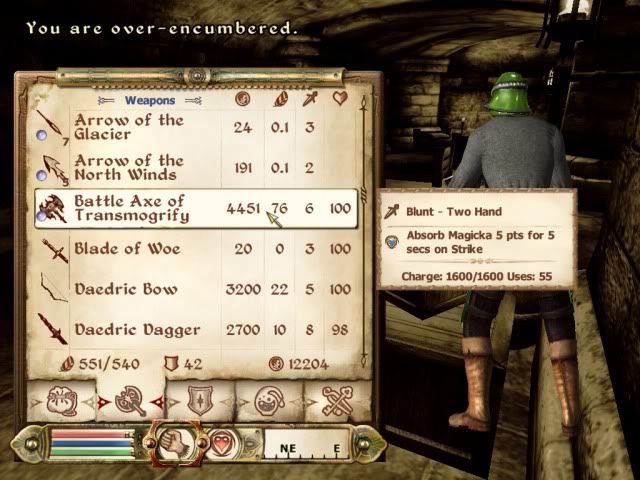Choose the Arrow of the North Winds
Viewport: 640px width, 480px height.
coord(130,168)
